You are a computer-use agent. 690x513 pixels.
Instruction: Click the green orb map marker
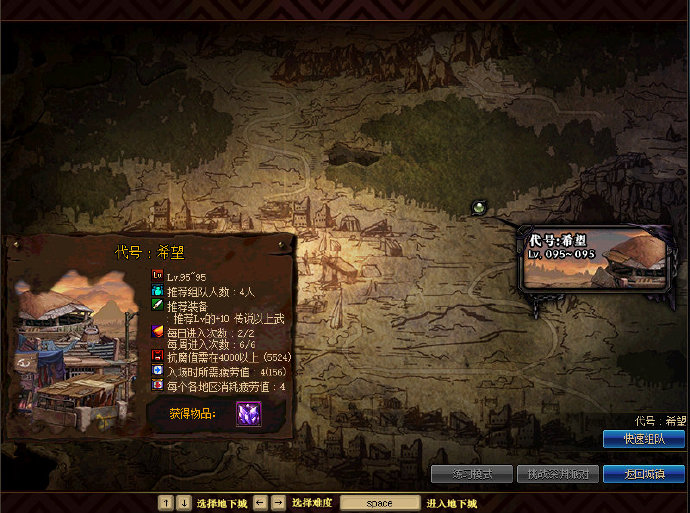tap(479, 207)
